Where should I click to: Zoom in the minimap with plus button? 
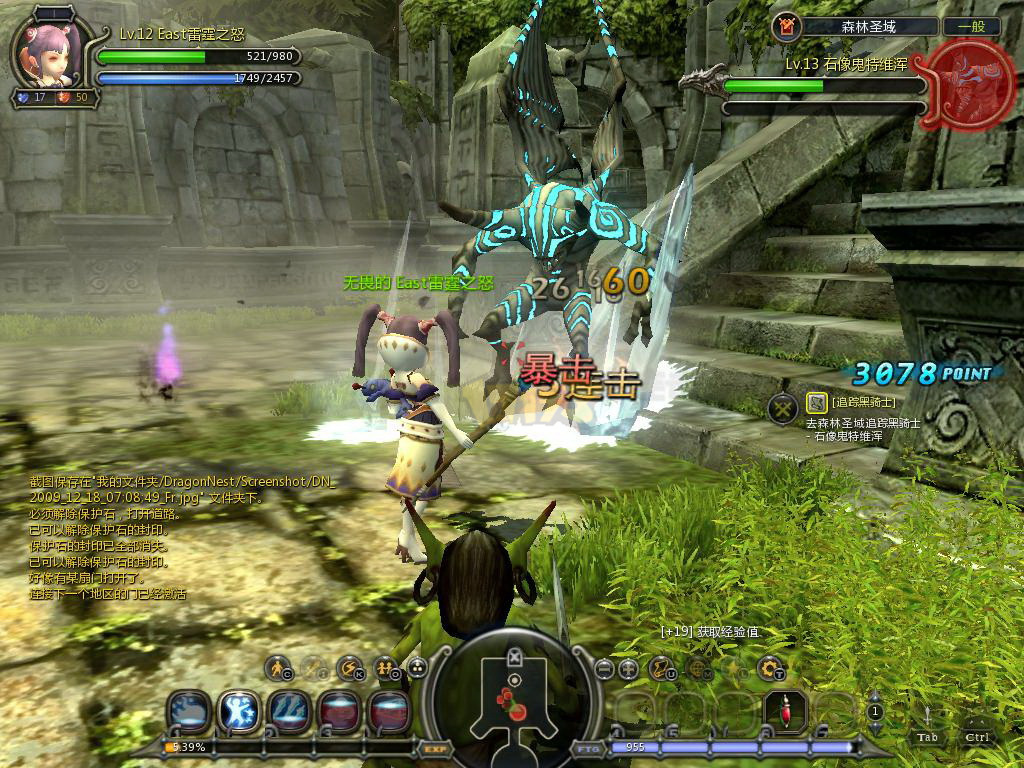[628, 668]
